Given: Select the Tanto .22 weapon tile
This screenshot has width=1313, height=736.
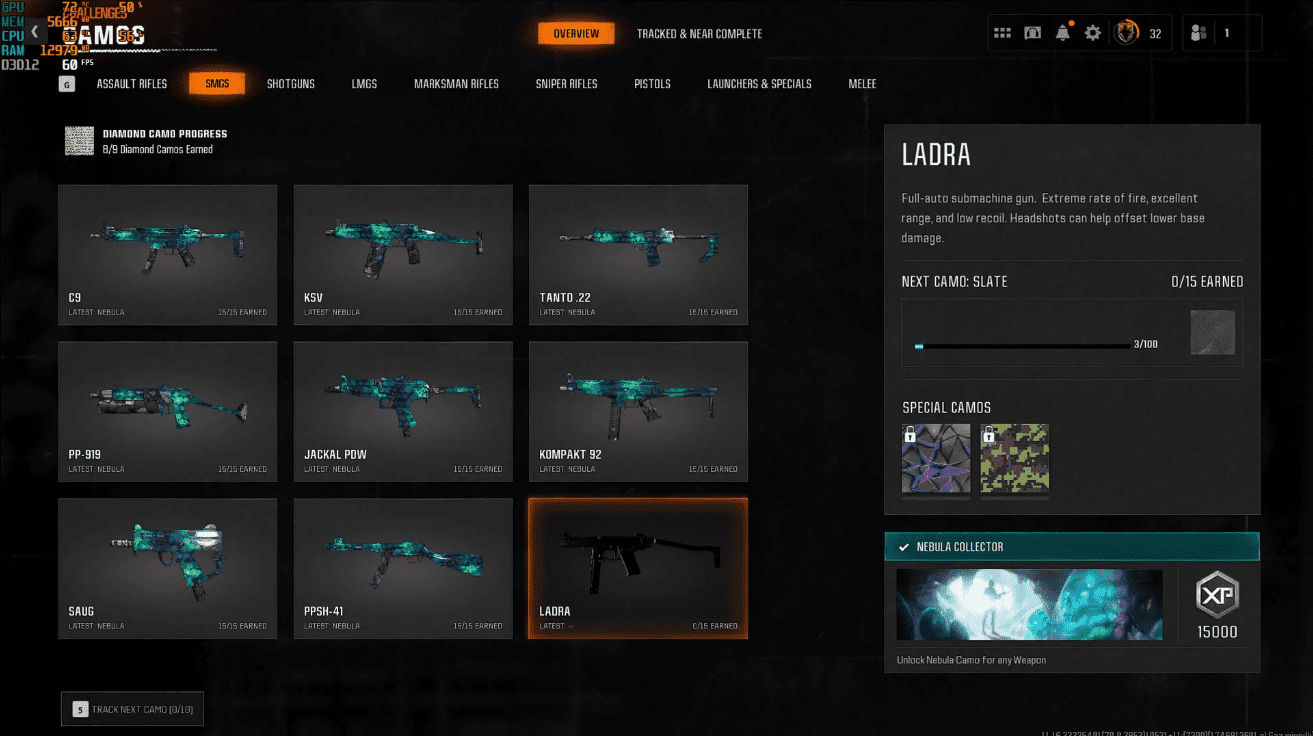Looking at the screenshot, I should [638, 255].
